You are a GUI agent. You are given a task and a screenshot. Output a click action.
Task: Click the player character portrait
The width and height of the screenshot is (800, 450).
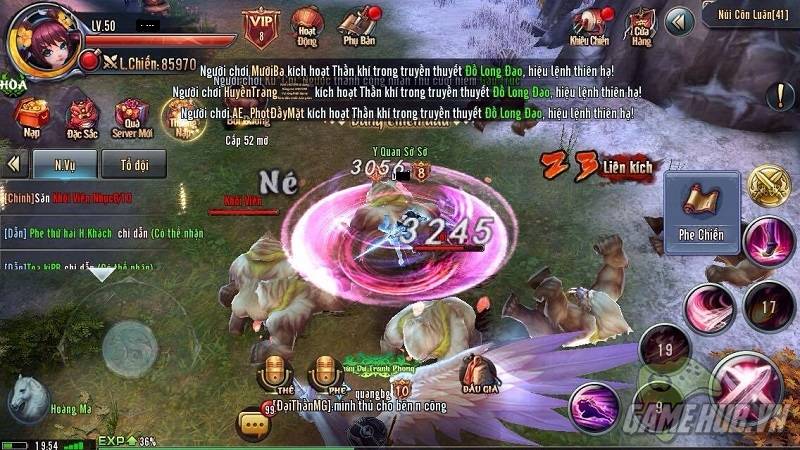point(44,39)
